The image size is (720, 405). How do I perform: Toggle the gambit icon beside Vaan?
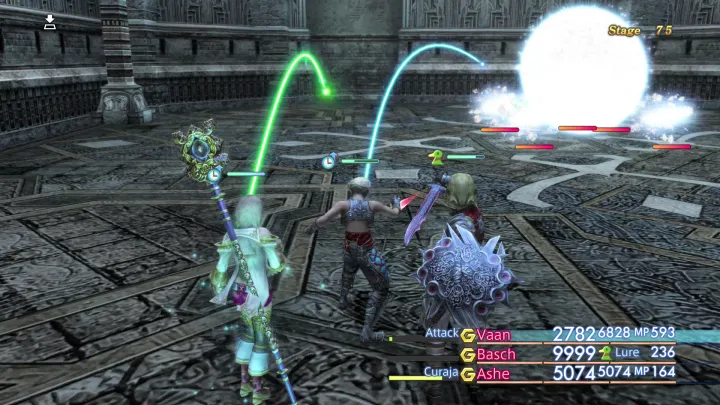tap(467, 335)
